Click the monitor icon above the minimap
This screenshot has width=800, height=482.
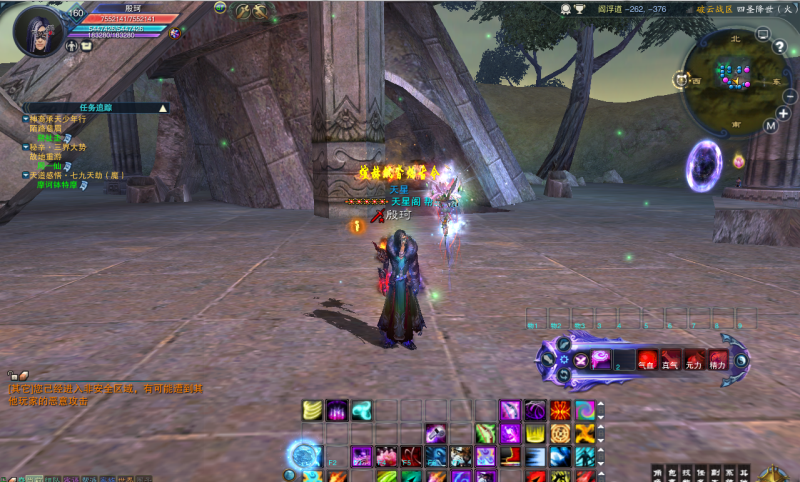click(763, 34)
